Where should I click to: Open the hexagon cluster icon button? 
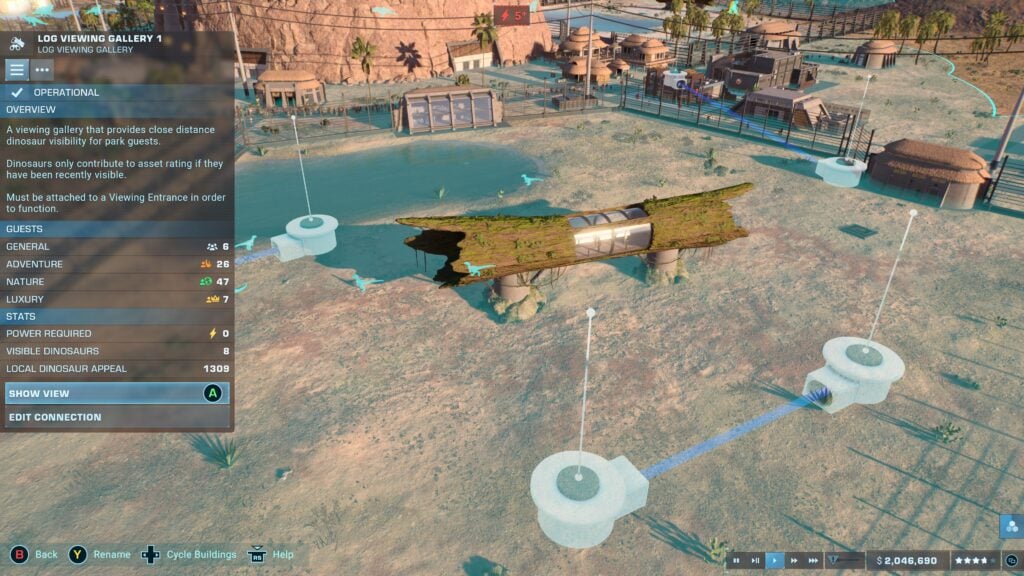[1010, 526]
